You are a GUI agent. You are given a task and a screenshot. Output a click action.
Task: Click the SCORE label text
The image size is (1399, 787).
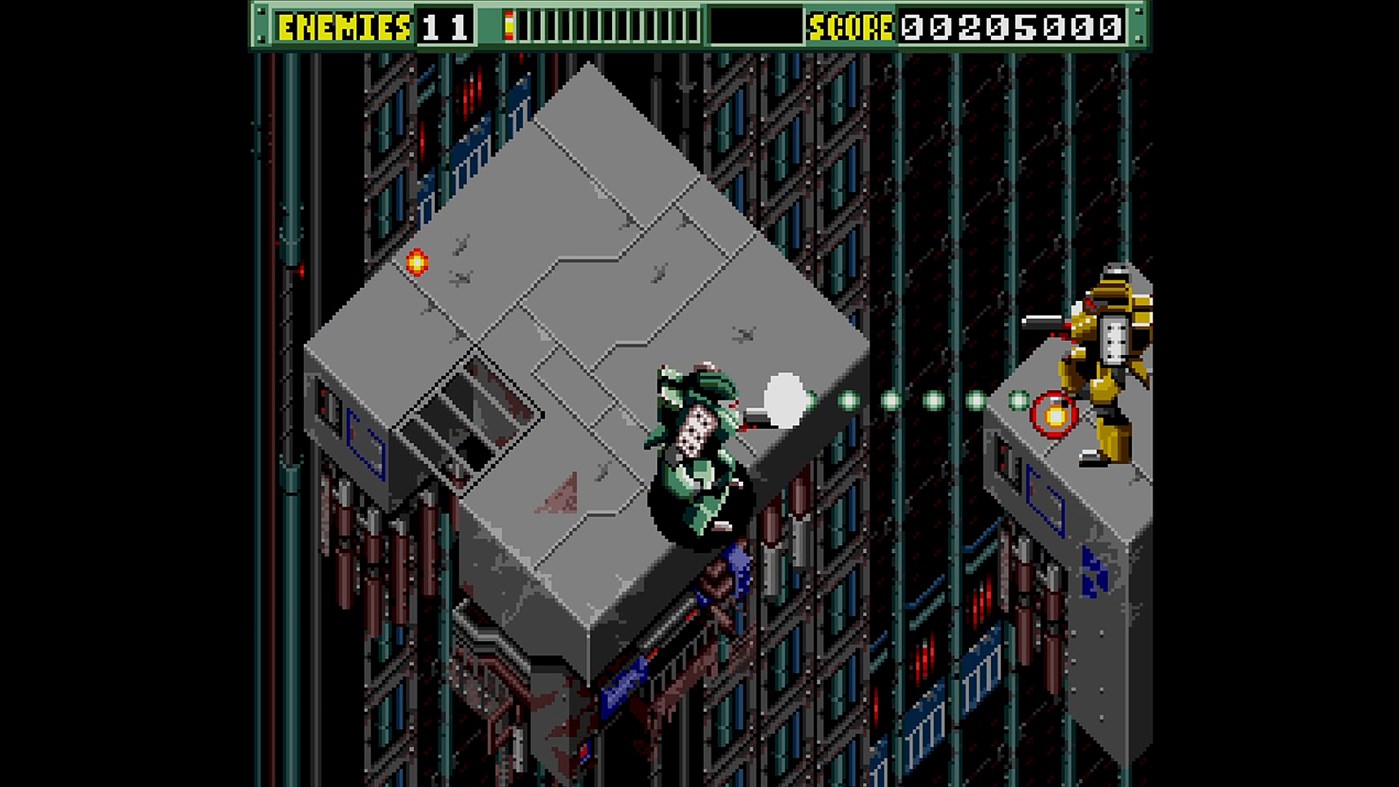852,25
